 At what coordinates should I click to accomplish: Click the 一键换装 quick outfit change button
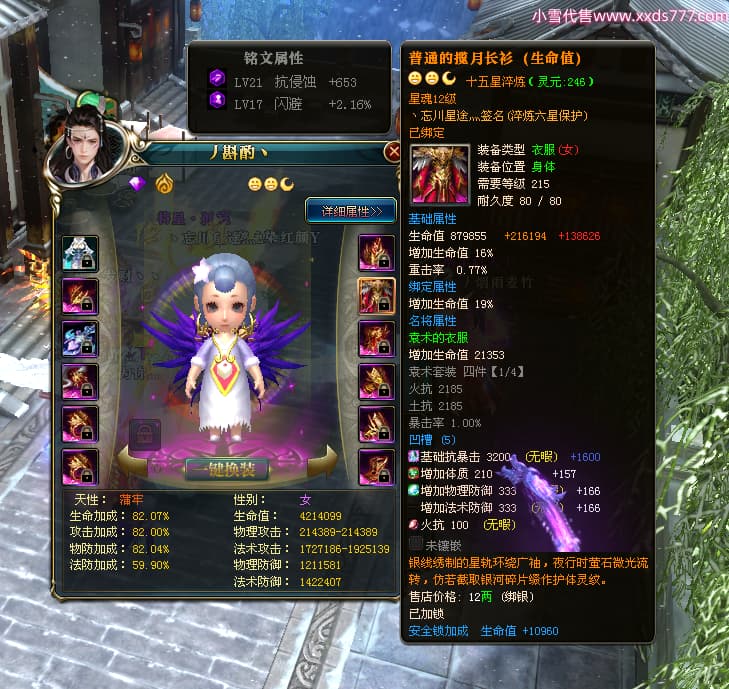click(x=226, y=468)
